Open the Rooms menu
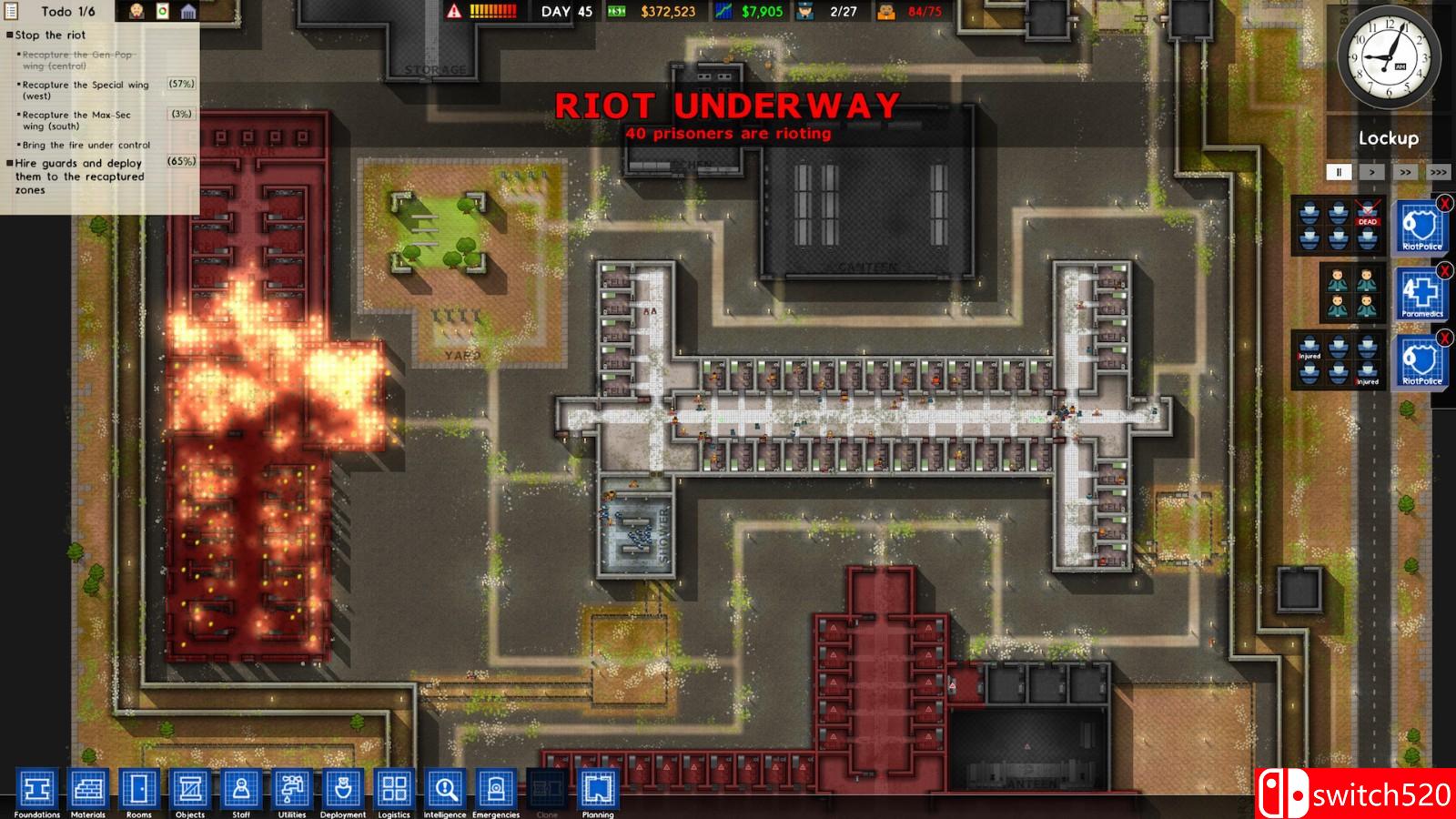 click(x=141, y=790)
